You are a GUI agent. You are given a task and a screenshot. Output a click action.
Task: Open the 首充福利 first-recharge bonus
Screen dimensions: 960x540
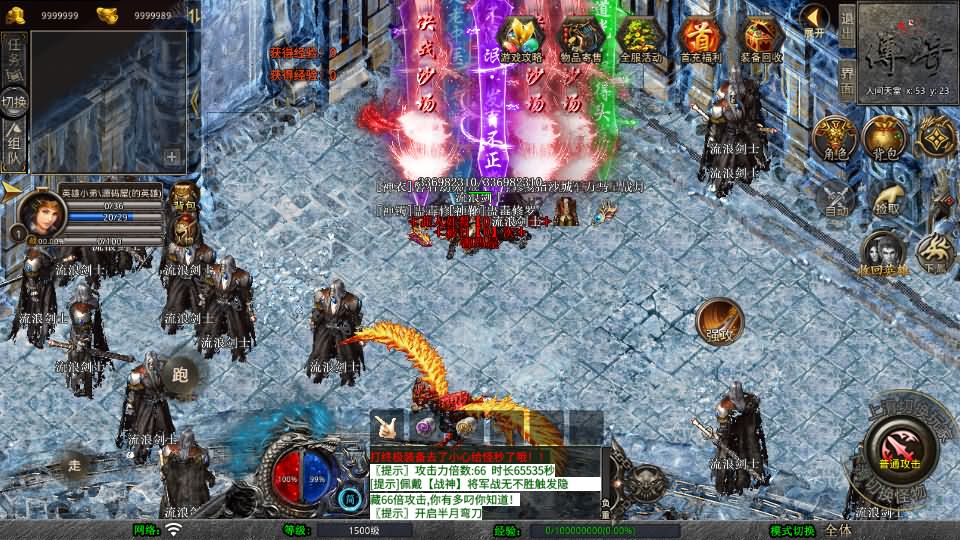click(x=700, y=39)
